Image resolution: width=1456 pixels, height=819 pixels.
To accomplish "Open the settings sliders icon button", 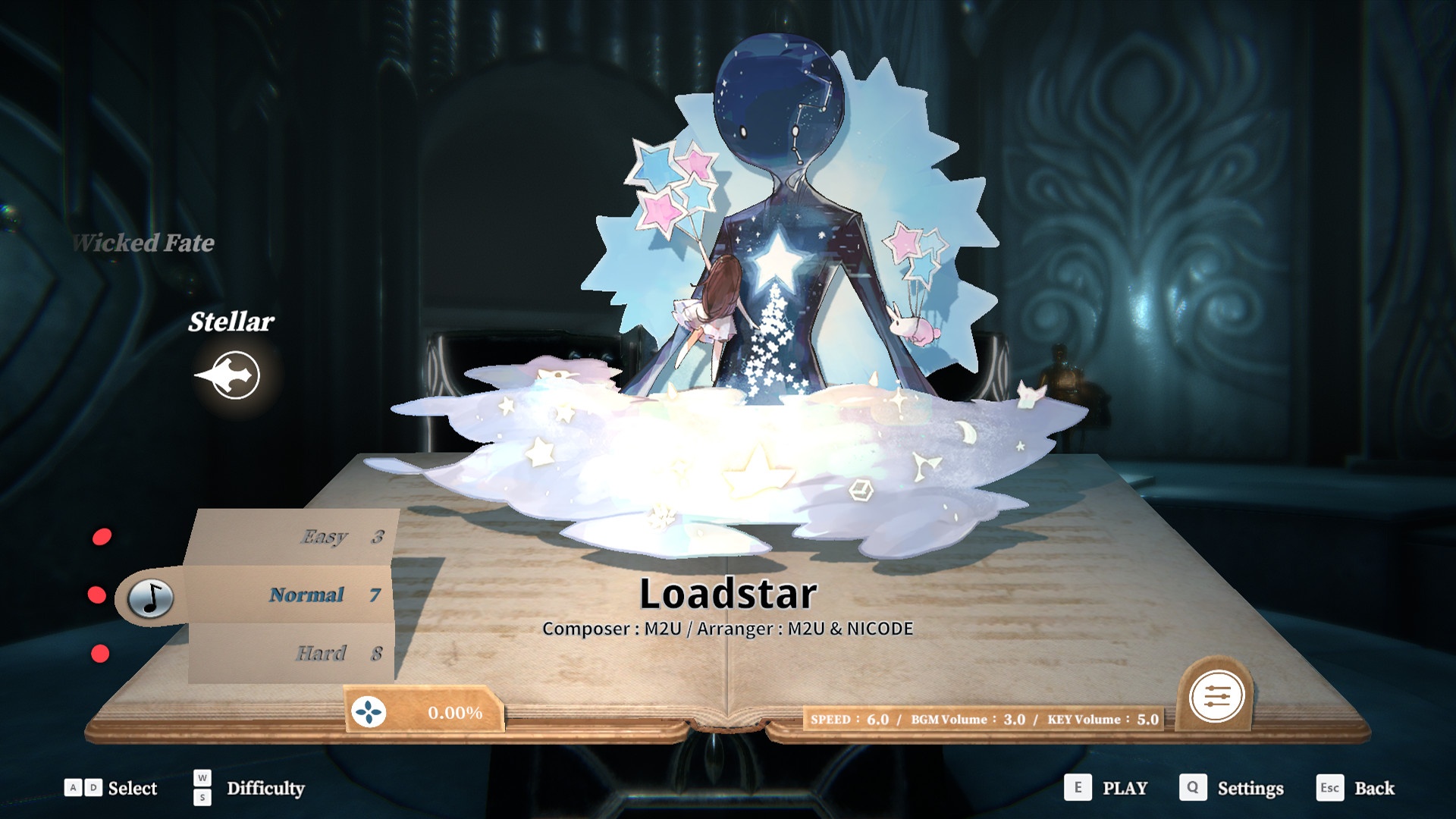I will pos(1216,695).
